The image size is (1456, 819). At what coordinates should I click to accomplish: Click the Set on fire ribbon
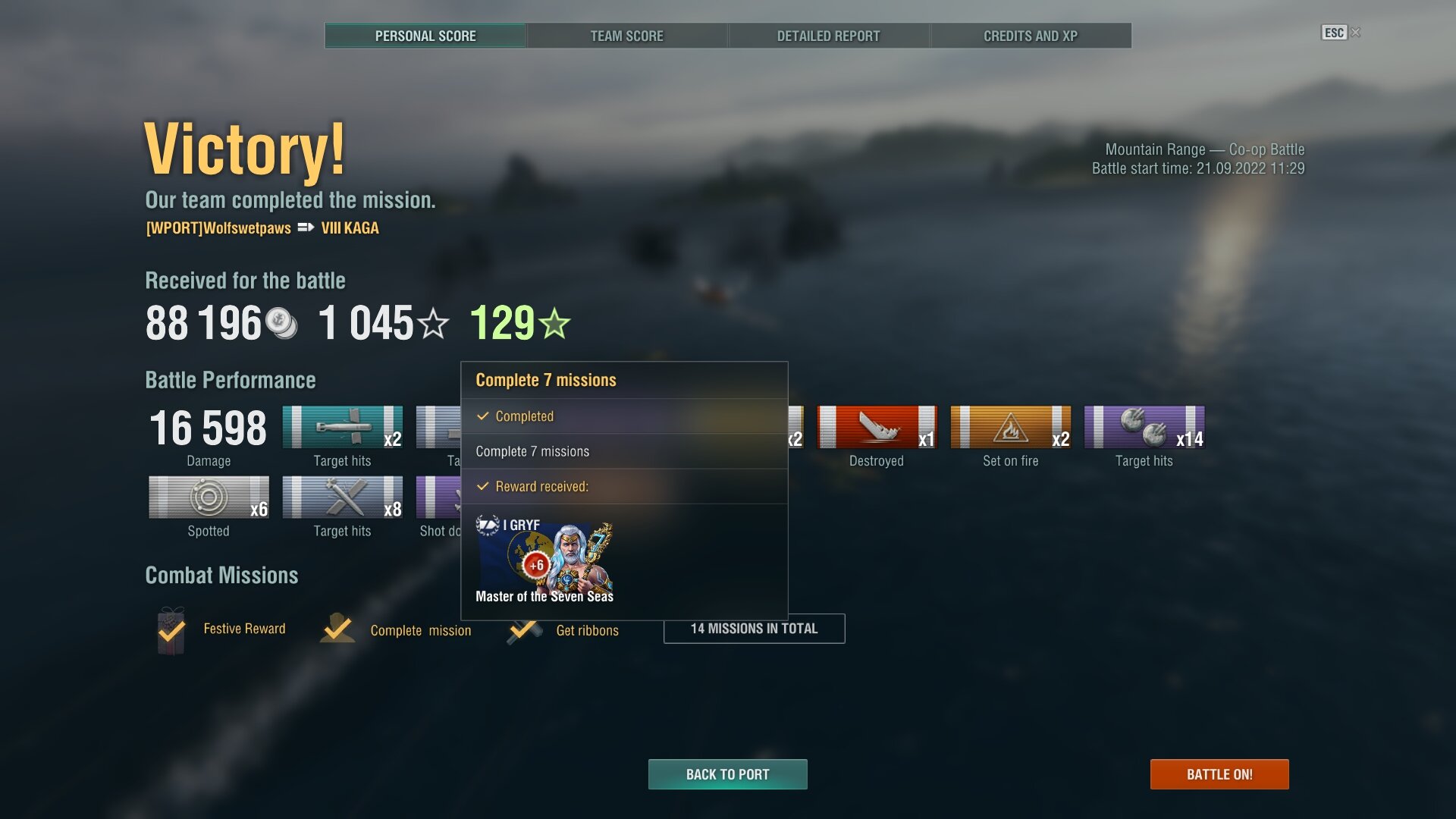pyautogui.click(x=1010, y=427)
